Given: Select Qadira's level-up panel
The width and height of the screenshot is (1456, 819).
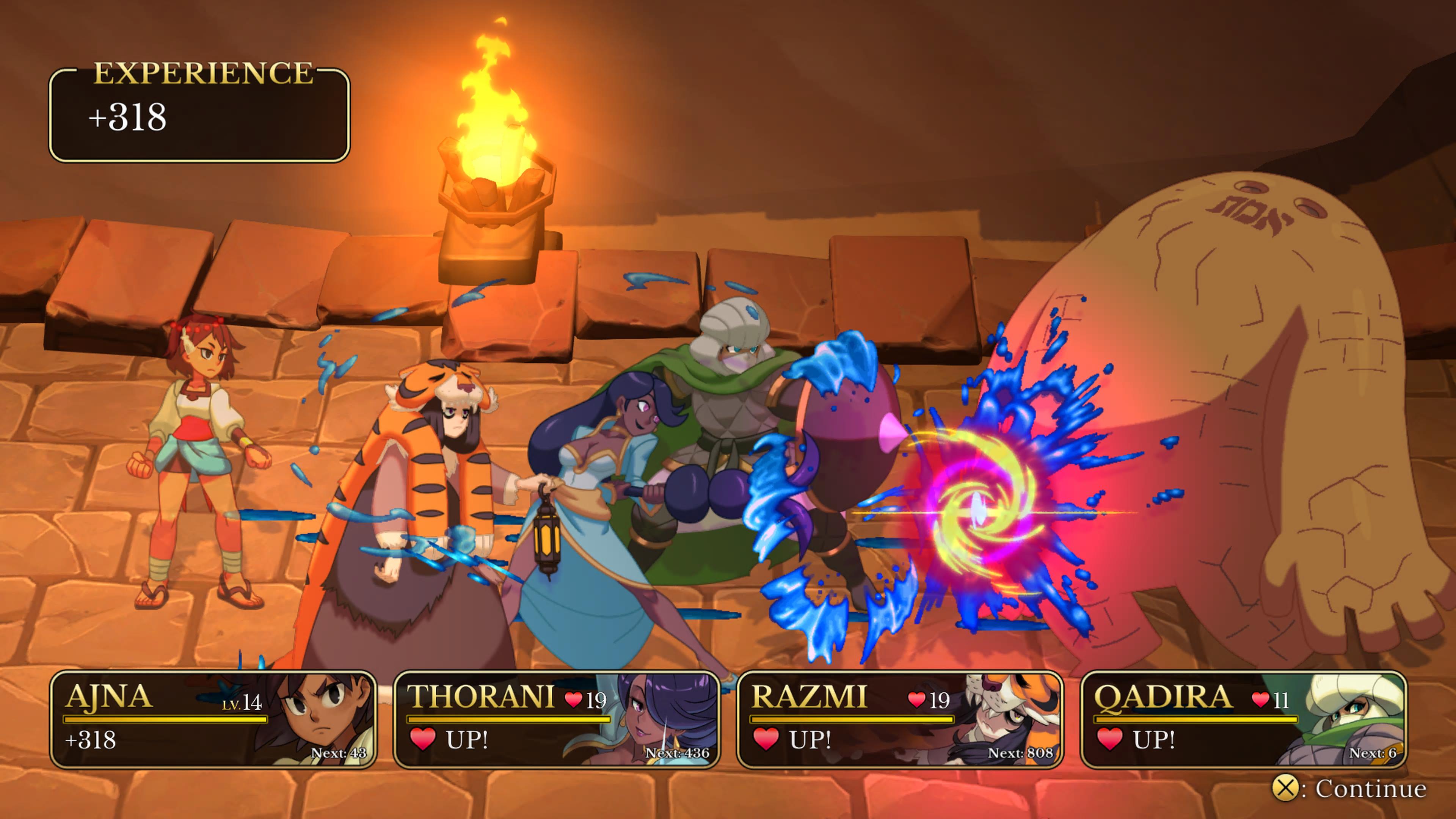Looking at the screenshot, I should (1243, 719).
